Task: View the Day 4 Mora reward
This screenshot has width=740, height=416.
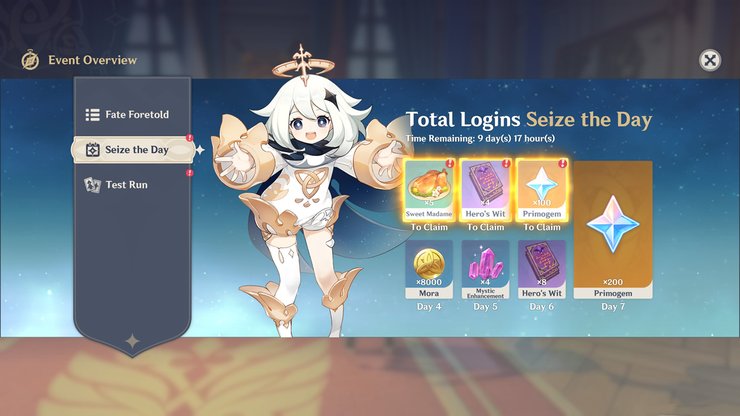Action: point(429,269)
